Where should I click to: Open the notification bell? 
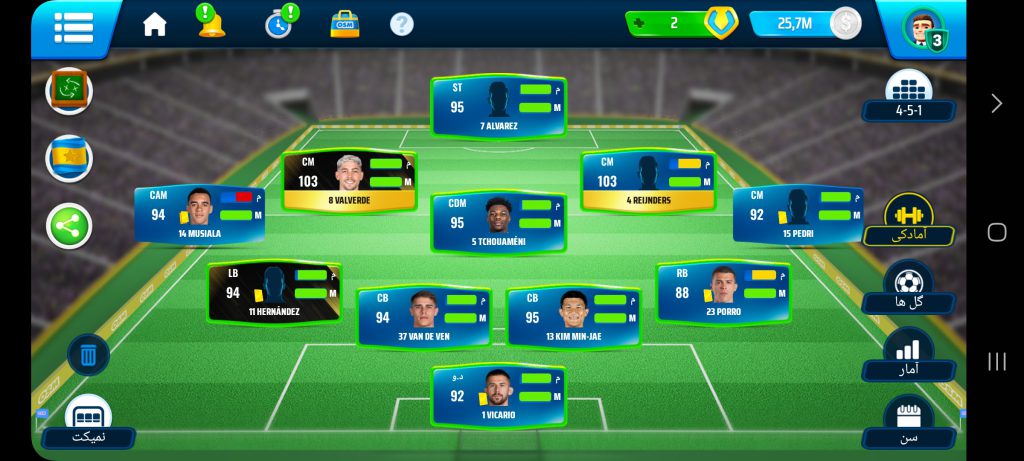click(211, 23)
